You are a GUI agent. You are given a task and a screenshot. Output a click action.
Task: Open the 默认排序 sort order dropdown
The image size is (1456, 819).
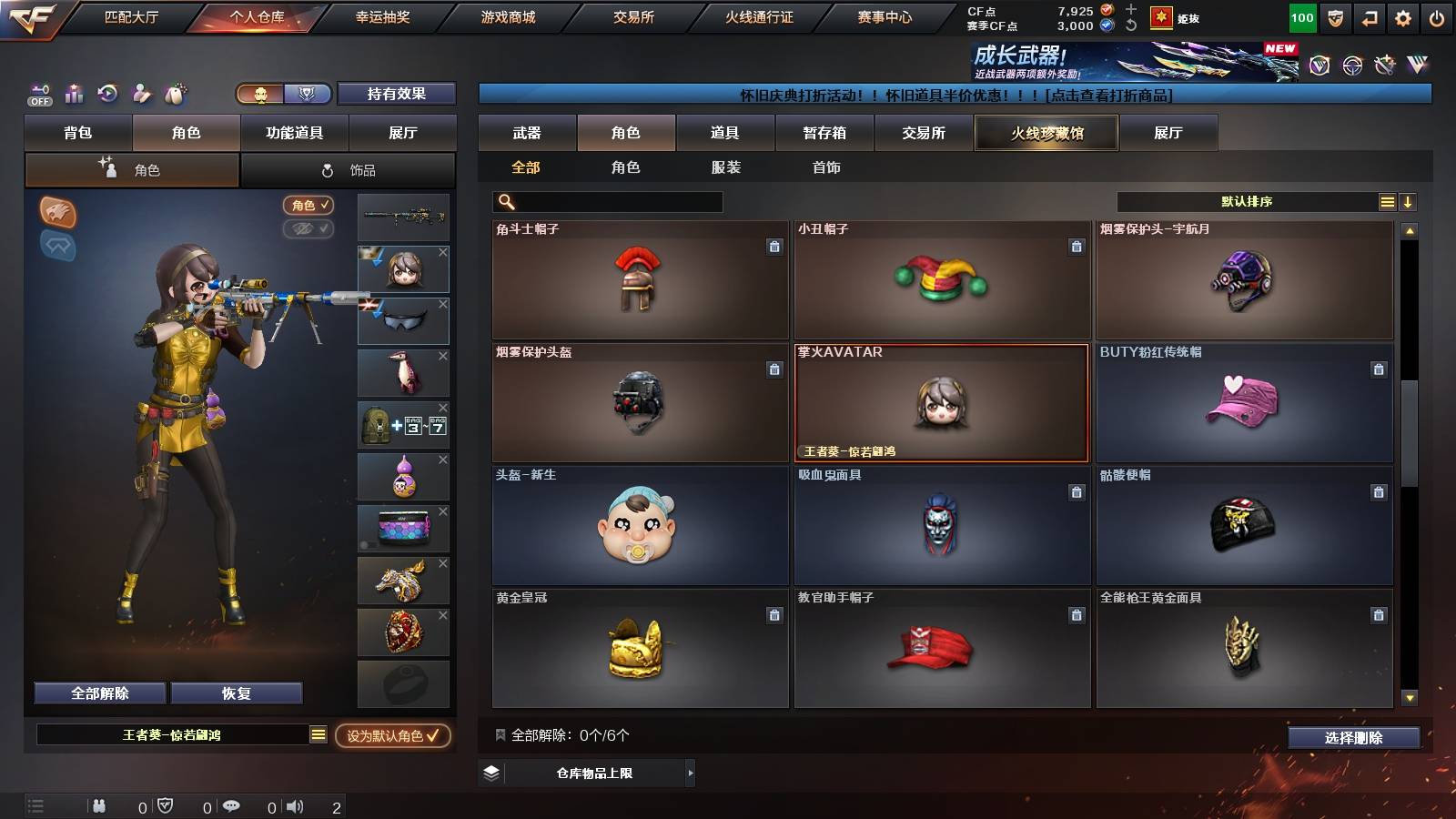coord(1245,201)
